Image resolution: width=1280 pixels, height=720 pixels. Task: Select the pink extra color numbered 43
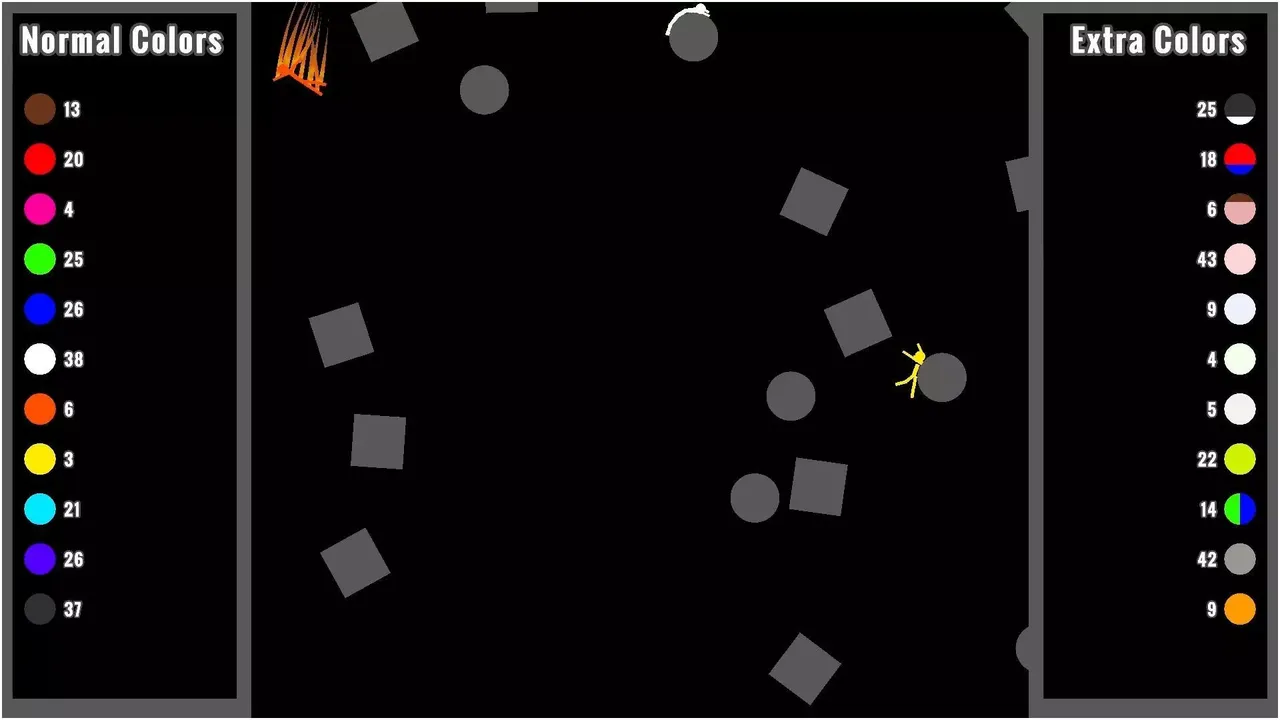click(1238, 260)
